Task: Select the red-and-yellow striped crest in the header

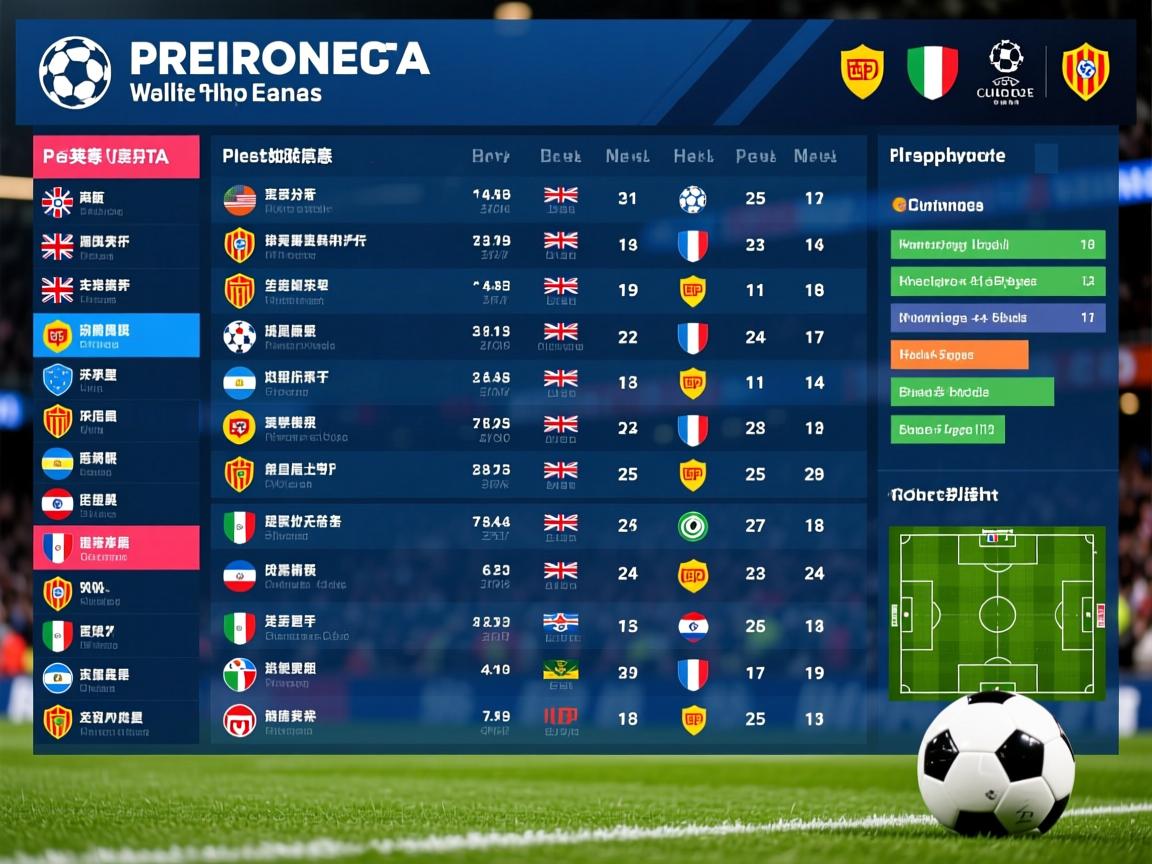Action: (x=1085, y=71)
